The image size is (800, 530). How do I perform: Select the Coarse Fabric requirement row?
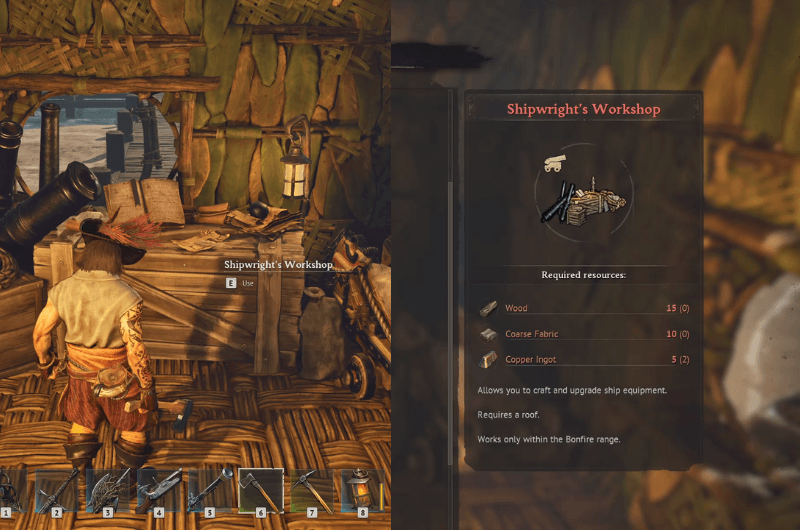tap(584, 334)
